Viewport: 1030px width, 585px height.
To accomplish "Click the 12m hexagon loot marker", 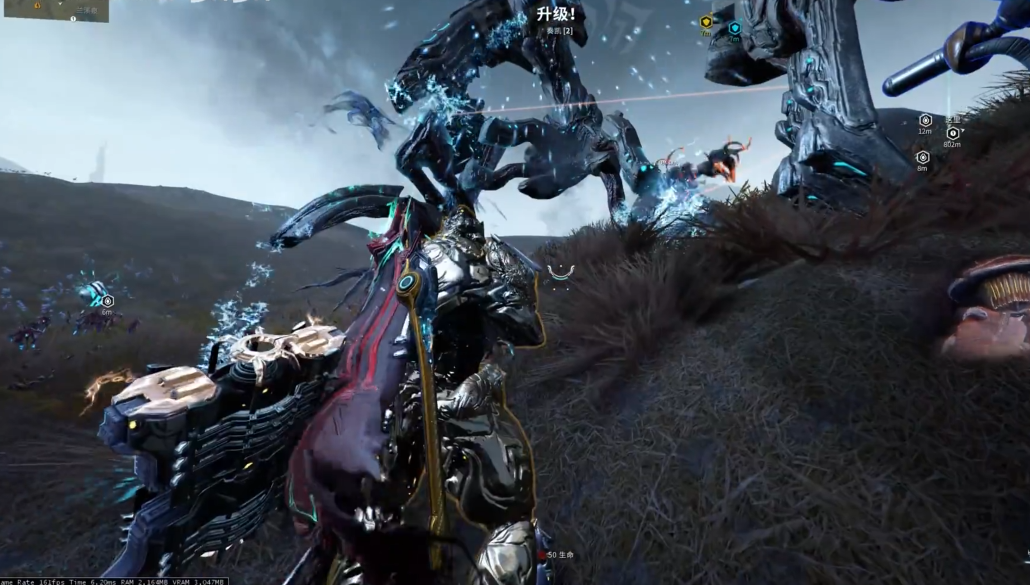I will [x=925, y=120].
